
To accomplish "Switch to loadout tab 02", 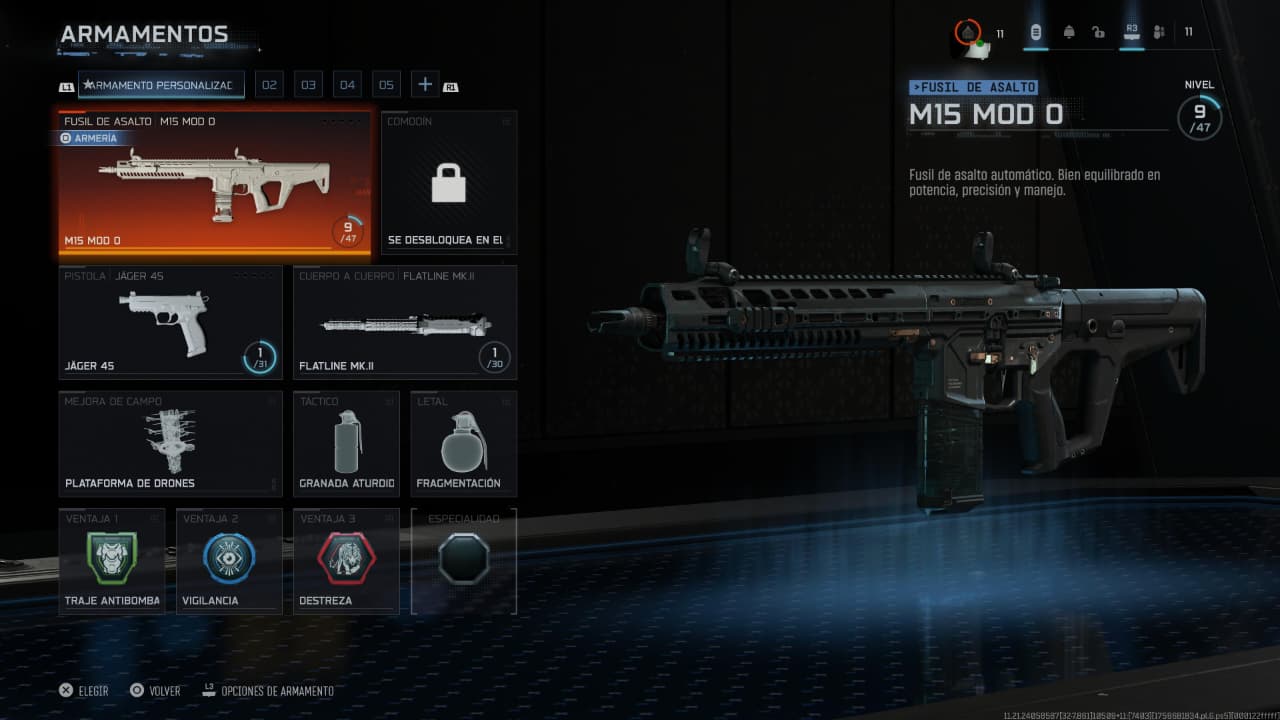I will [269, 85].
